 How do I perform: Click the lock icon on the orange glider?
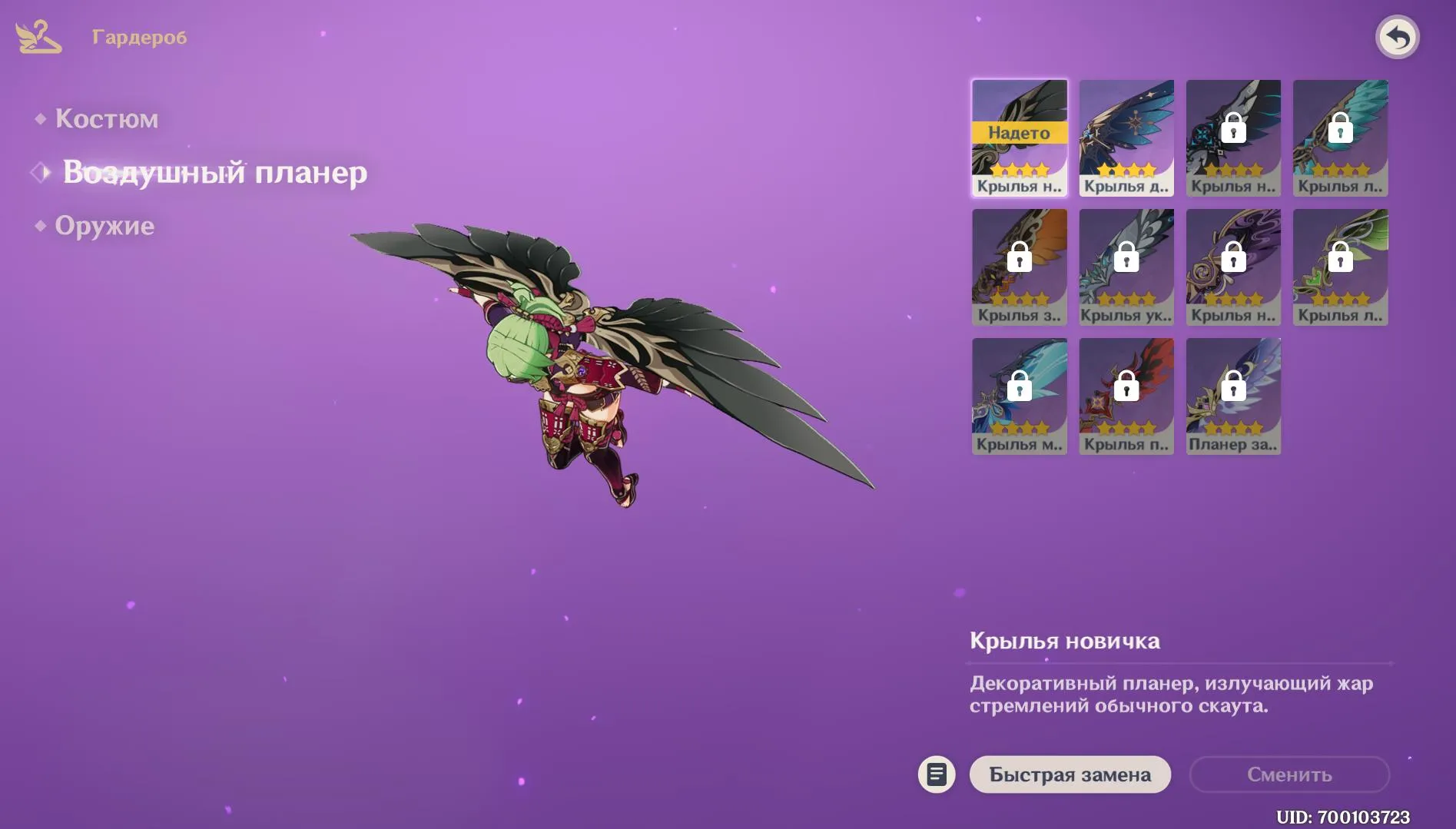[1020, 257]
